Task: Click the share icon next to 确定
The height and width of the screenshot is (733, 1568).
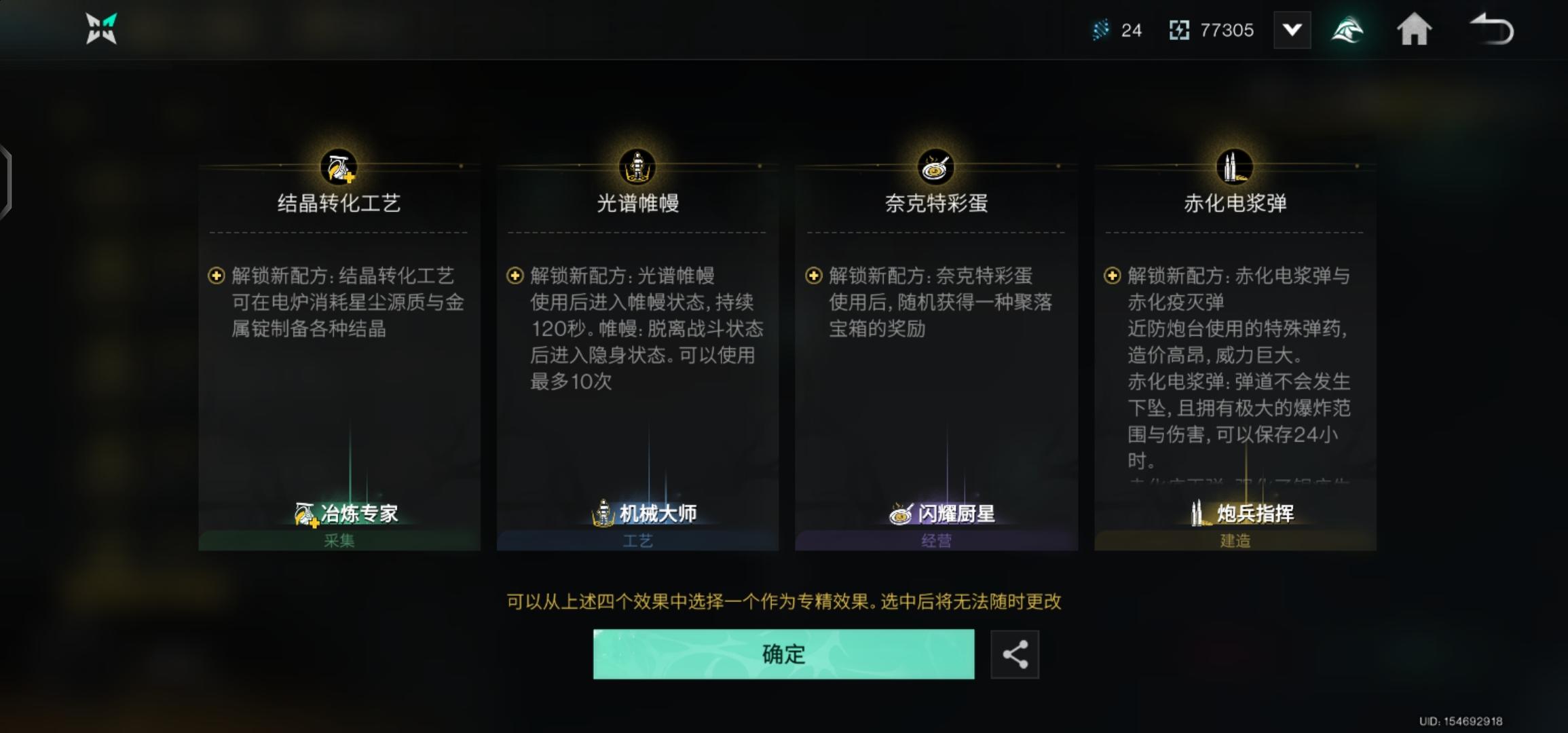Action: (1016, 654)
